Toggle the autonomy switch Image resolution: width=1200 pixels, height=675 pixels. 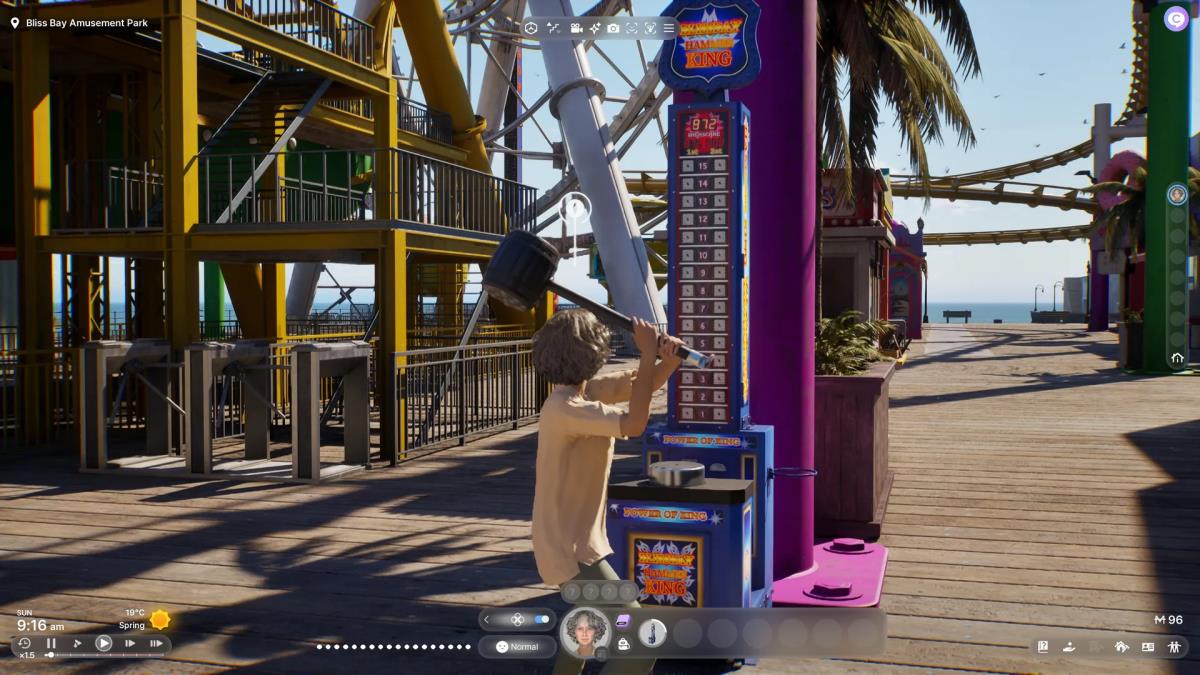[541, 619]
